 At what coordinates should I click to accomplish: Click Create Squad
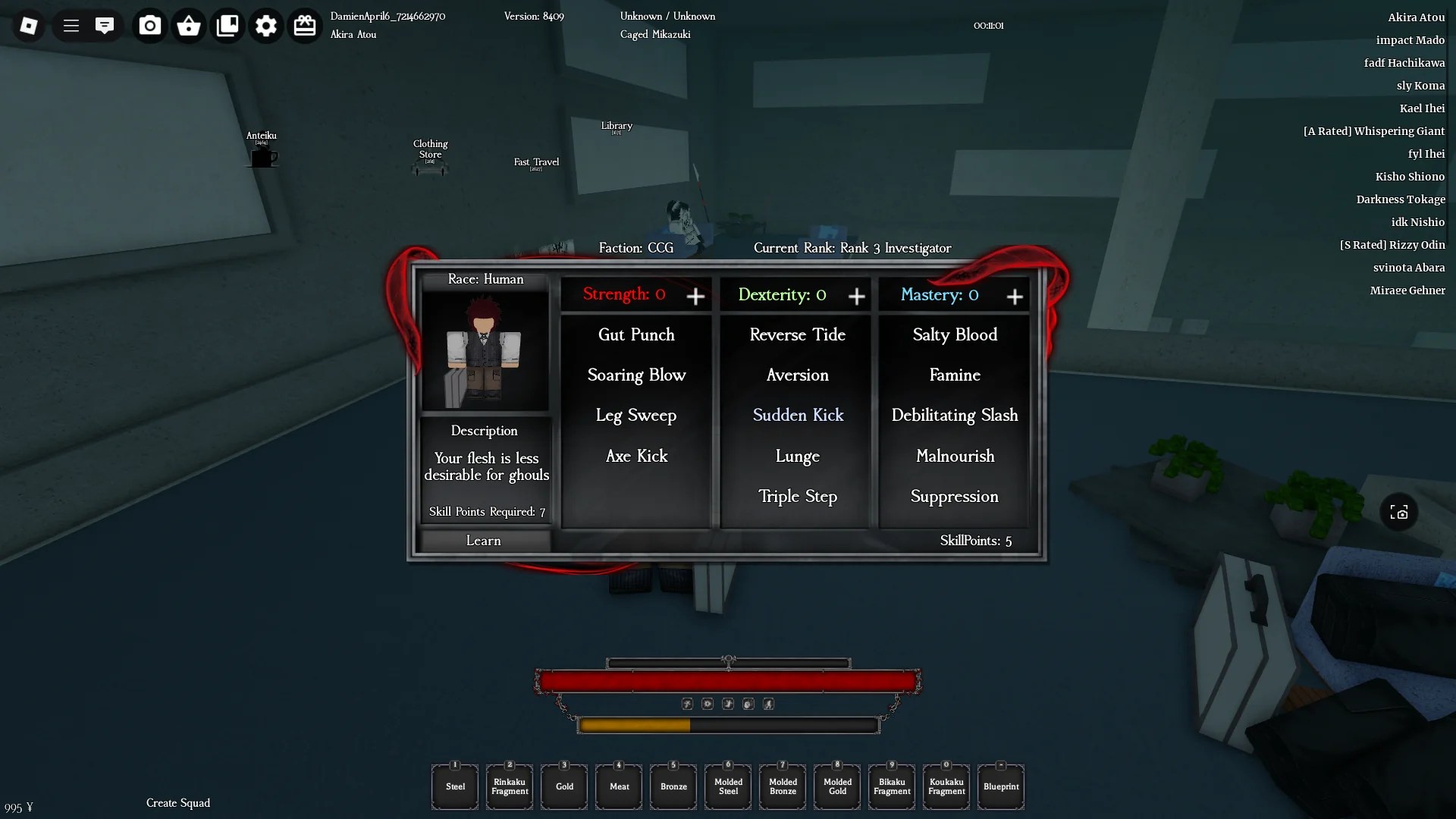coord(177,802)
